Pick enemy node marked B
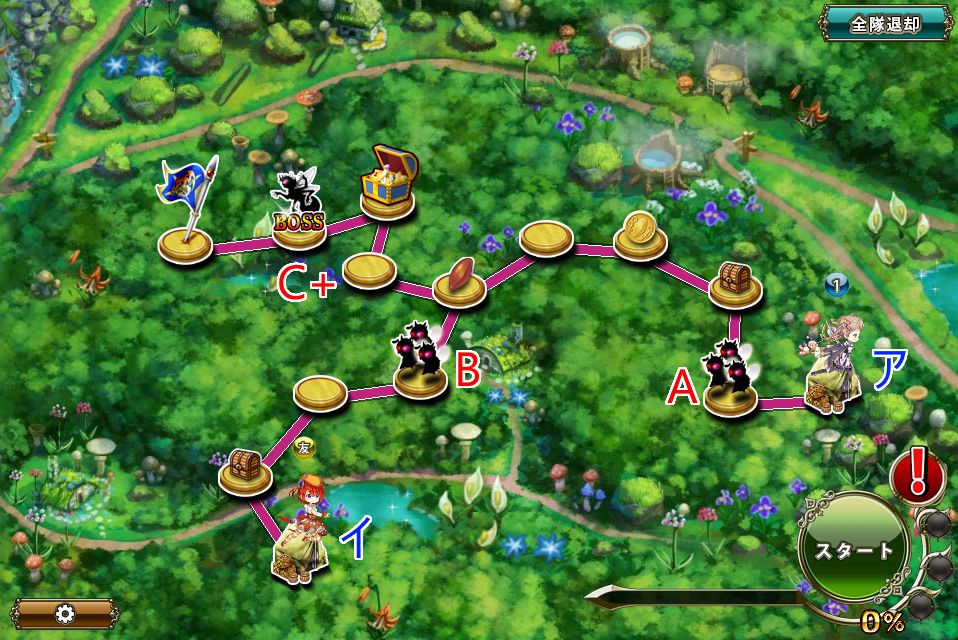This screenshot has height=640, width=958. 421,360
